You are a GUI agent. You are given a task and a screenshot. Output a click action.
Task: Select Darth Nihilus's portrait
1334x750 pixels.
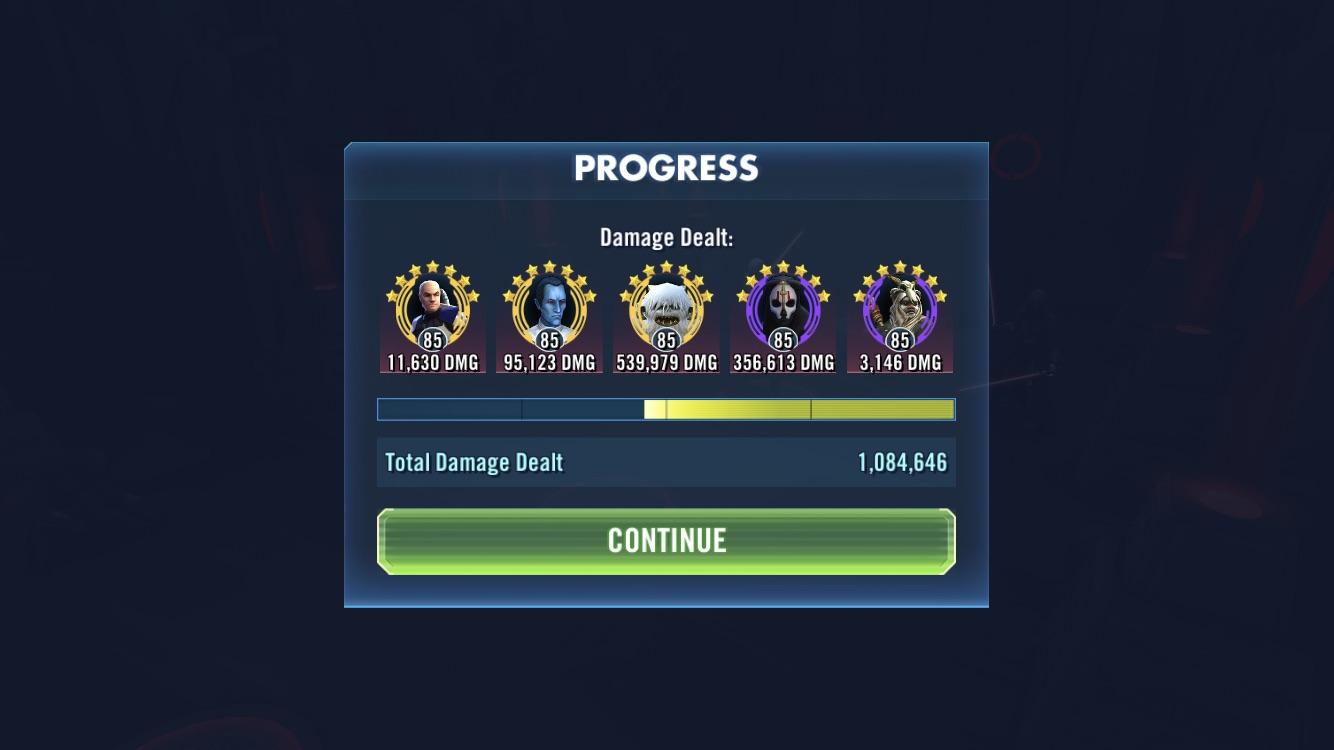coord(782,310)
